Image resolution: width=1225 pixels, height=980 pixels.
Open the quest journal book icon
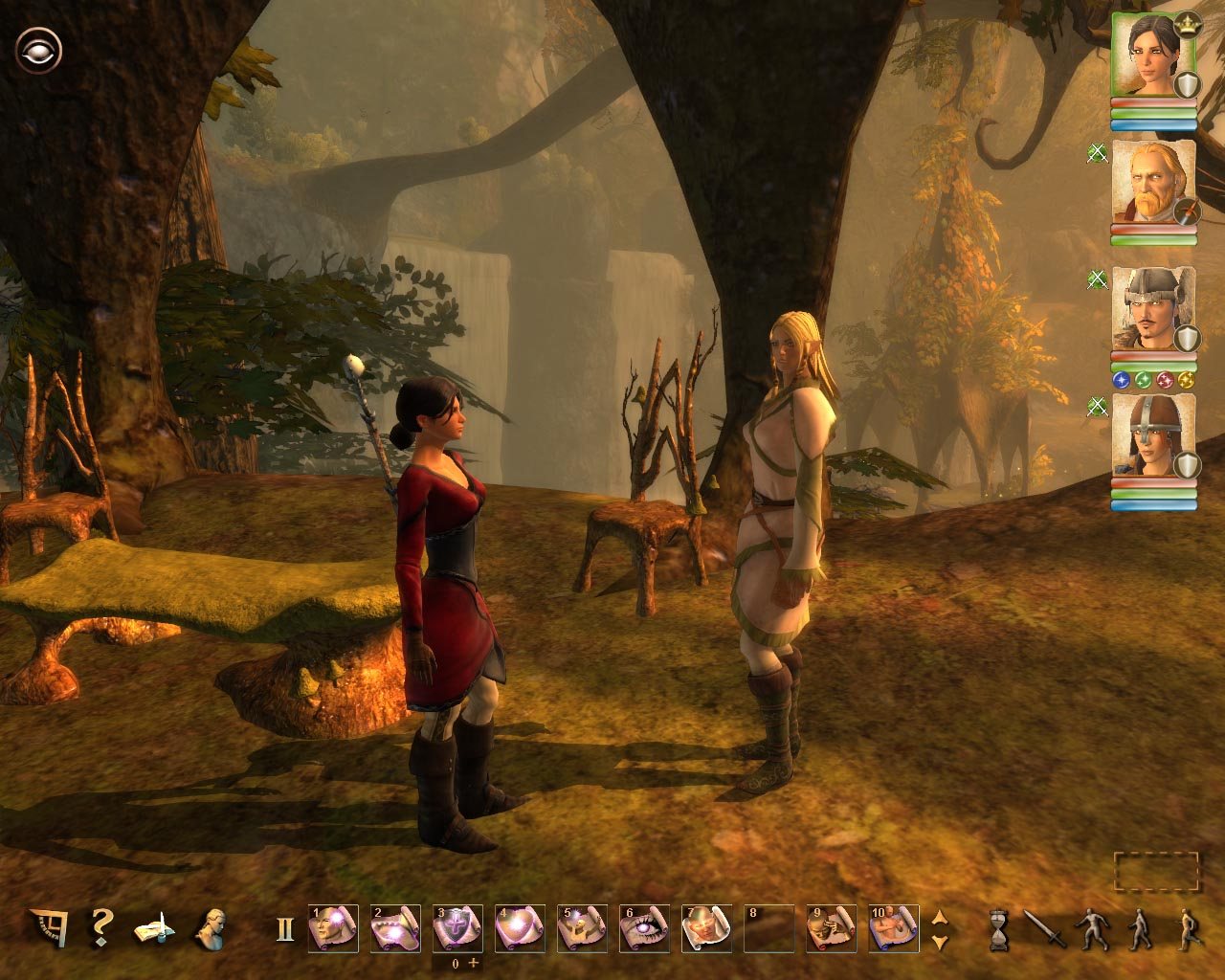(152, 928)
